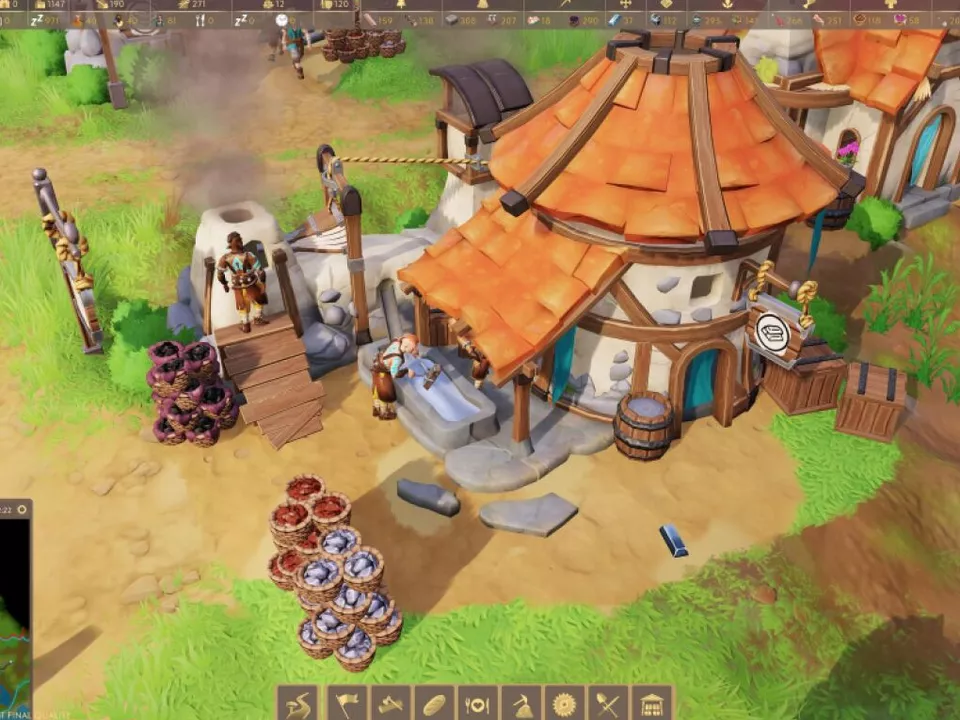Open the pickaxe mining category
Viewport: 960px width, 720px height.
click(522, 704)
